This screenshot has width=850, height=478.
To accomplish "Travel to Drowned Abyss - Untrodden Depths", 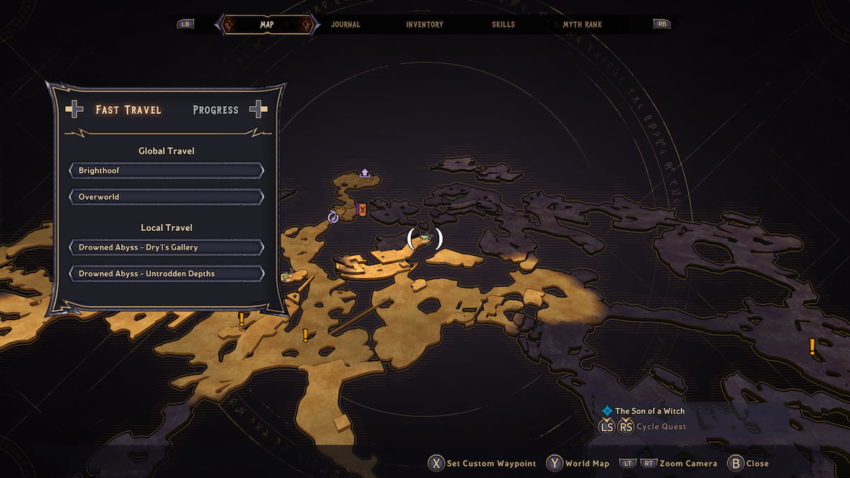I will pyautogui.click(x=166, y=273).
